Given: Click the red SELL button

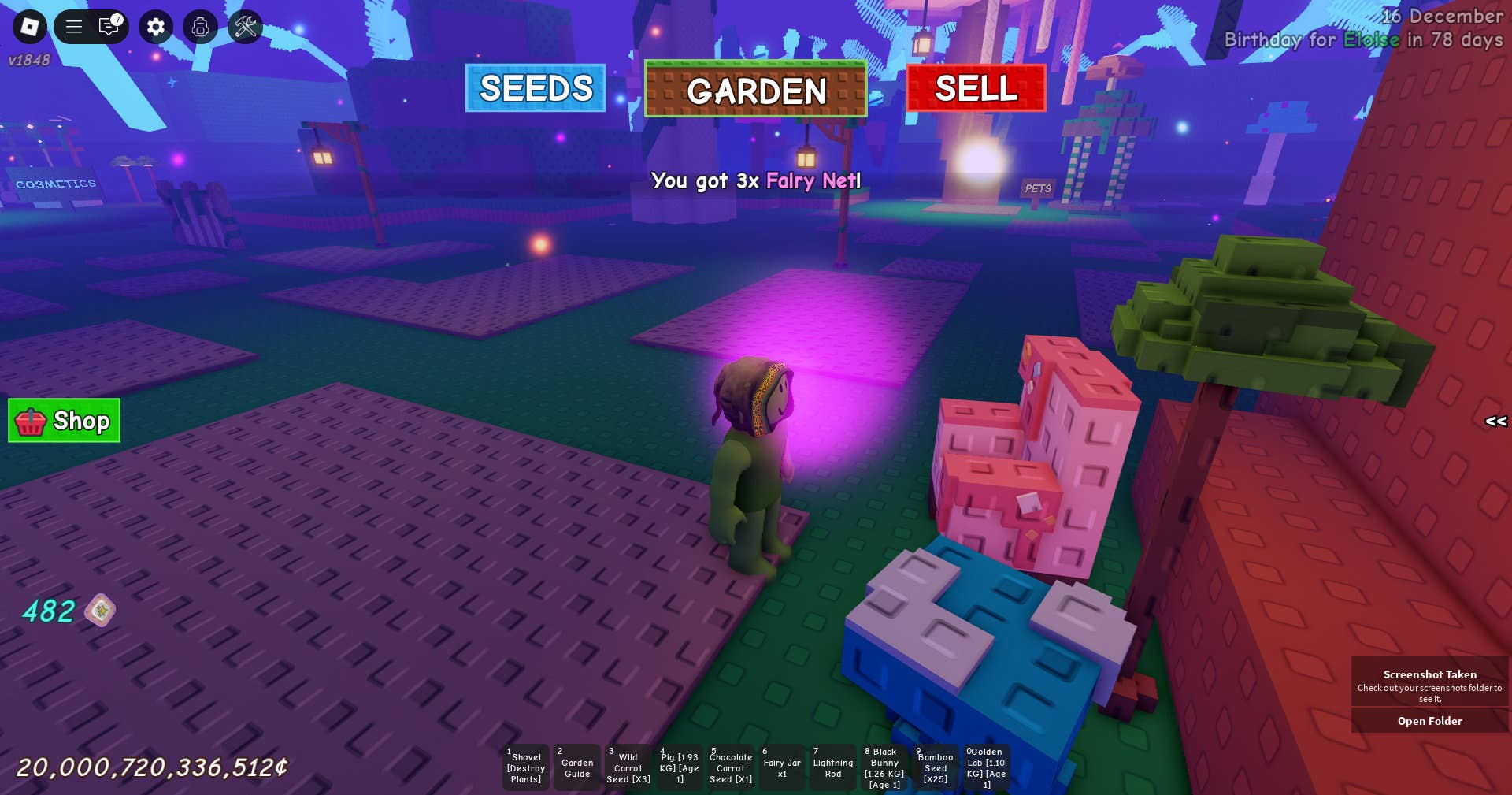Looking at the screenshot, I should [976, 88].
